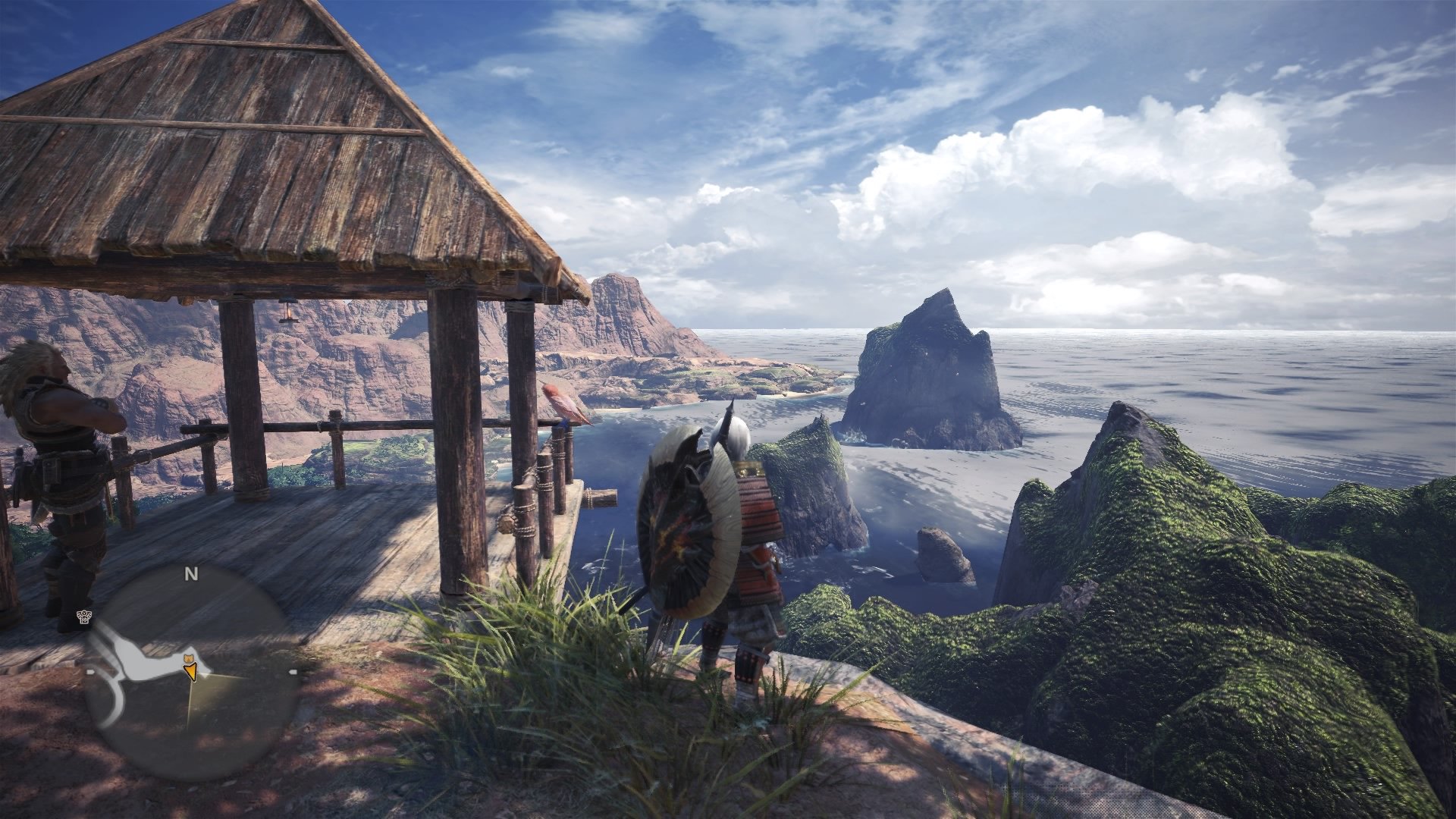Click the orange player arrow on minimap
Image resolution: width=1456 pixels, height=819 pixels.
tap(190, 671)
